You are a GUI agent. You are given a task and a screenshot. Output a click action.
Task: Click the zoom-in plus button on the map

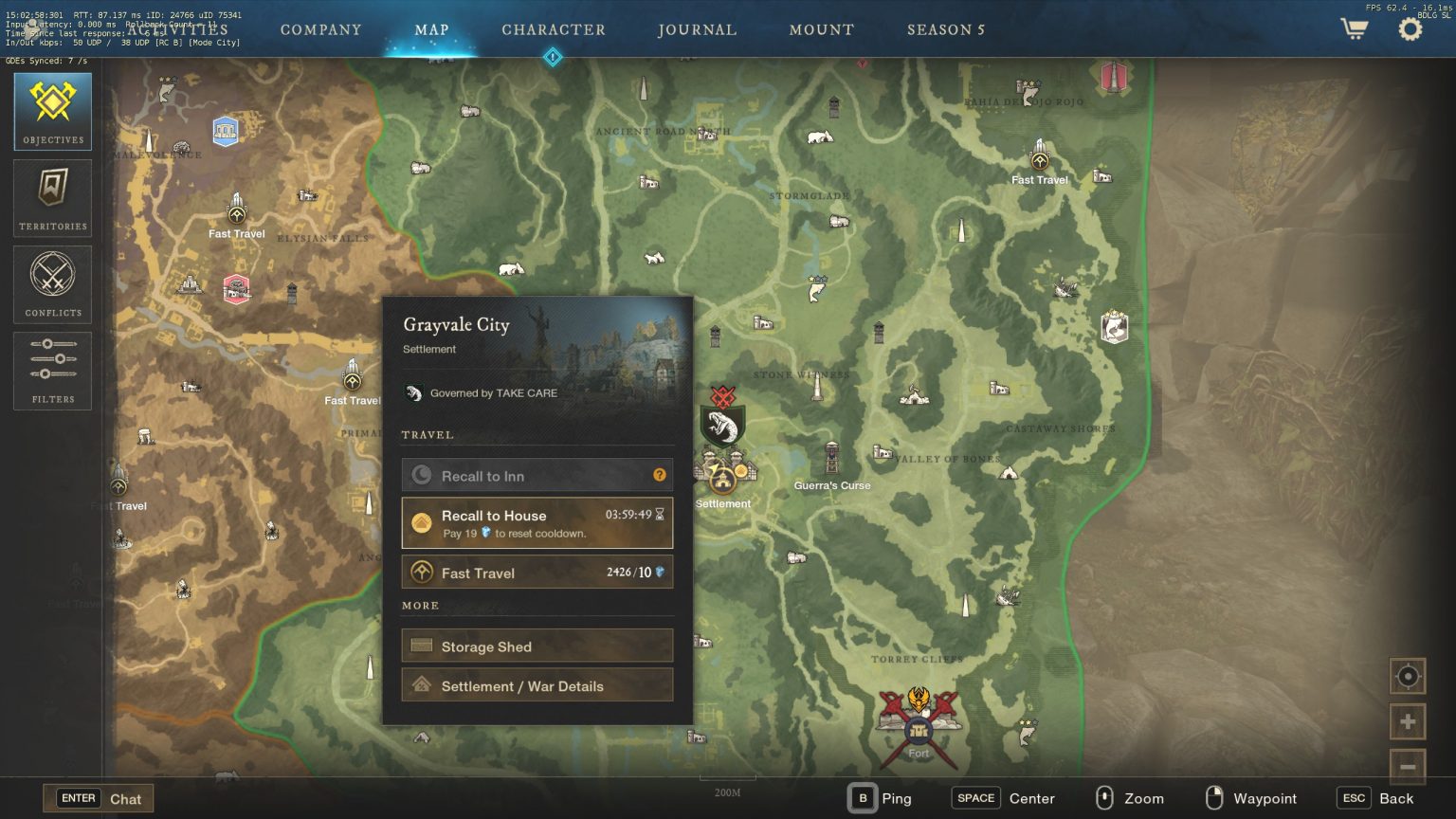click(1407, 720)
